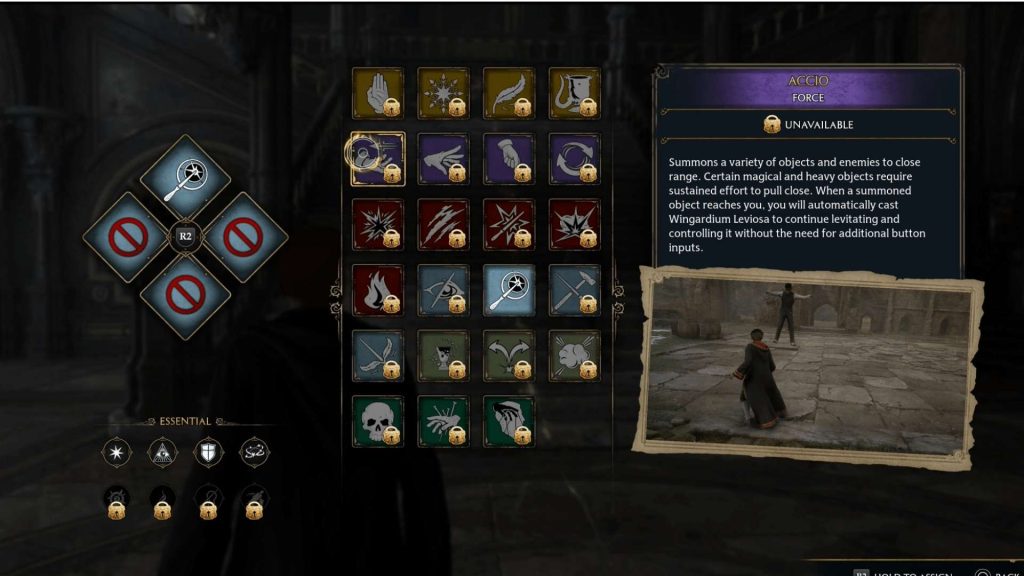Click the shield essential spell icon
Screen dimensions: 1024x576
tap(208, 453)
